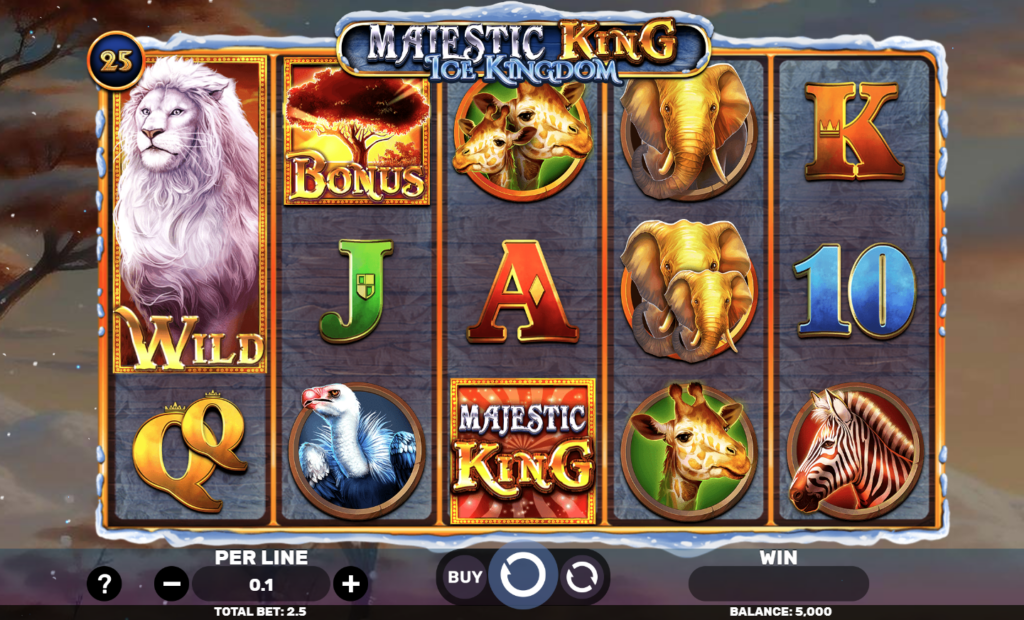Activate the autoplay button

point(581,577)
